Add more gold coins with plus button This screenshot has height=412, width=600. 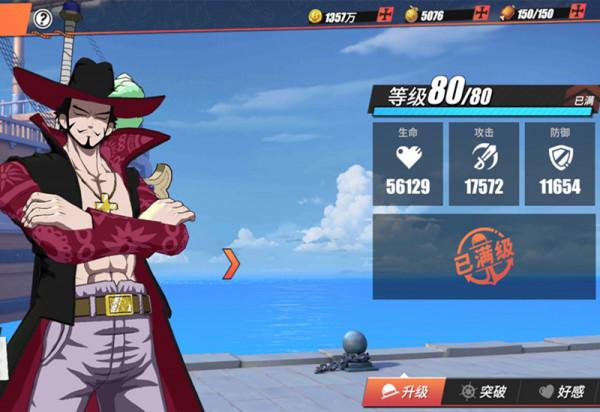pos(386,15)
